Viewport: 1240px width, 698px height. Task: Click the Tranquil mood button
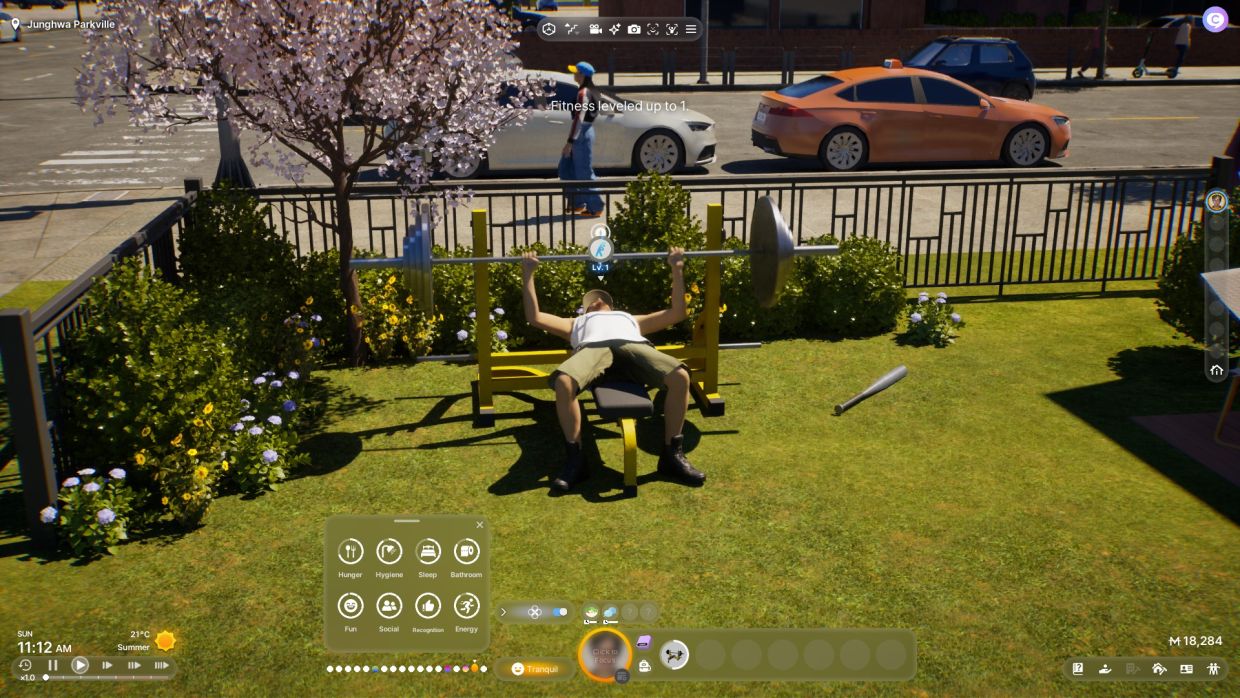[535, 669]
